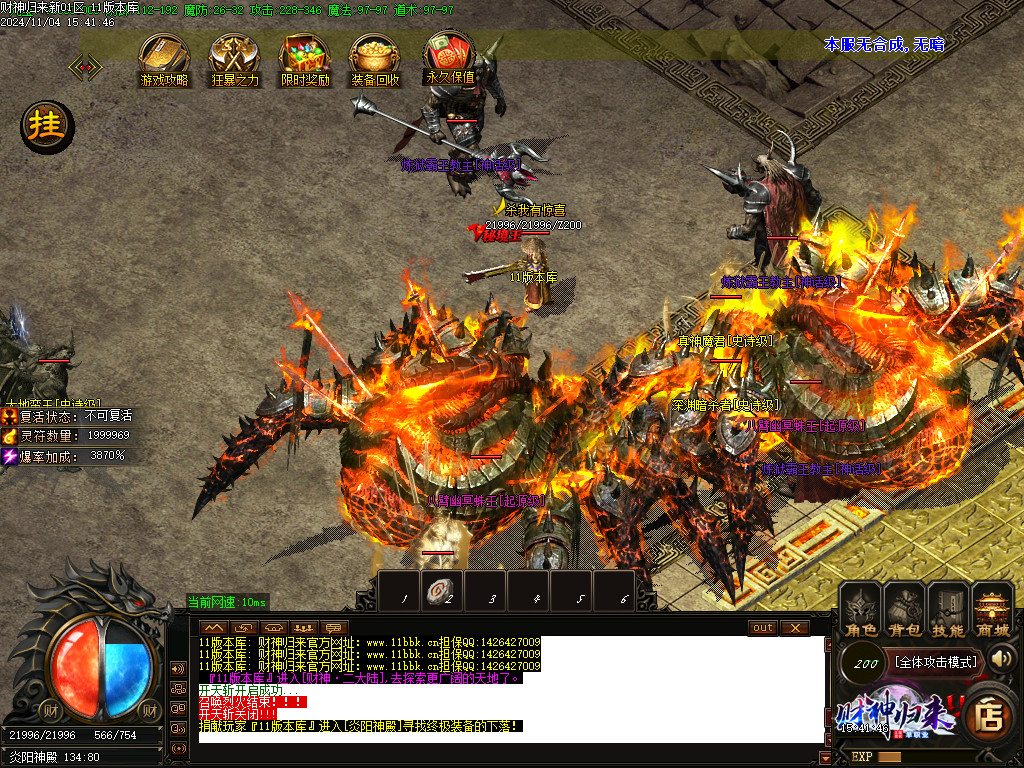Click the 永久保值 red envelope icon

coord(450,56)
